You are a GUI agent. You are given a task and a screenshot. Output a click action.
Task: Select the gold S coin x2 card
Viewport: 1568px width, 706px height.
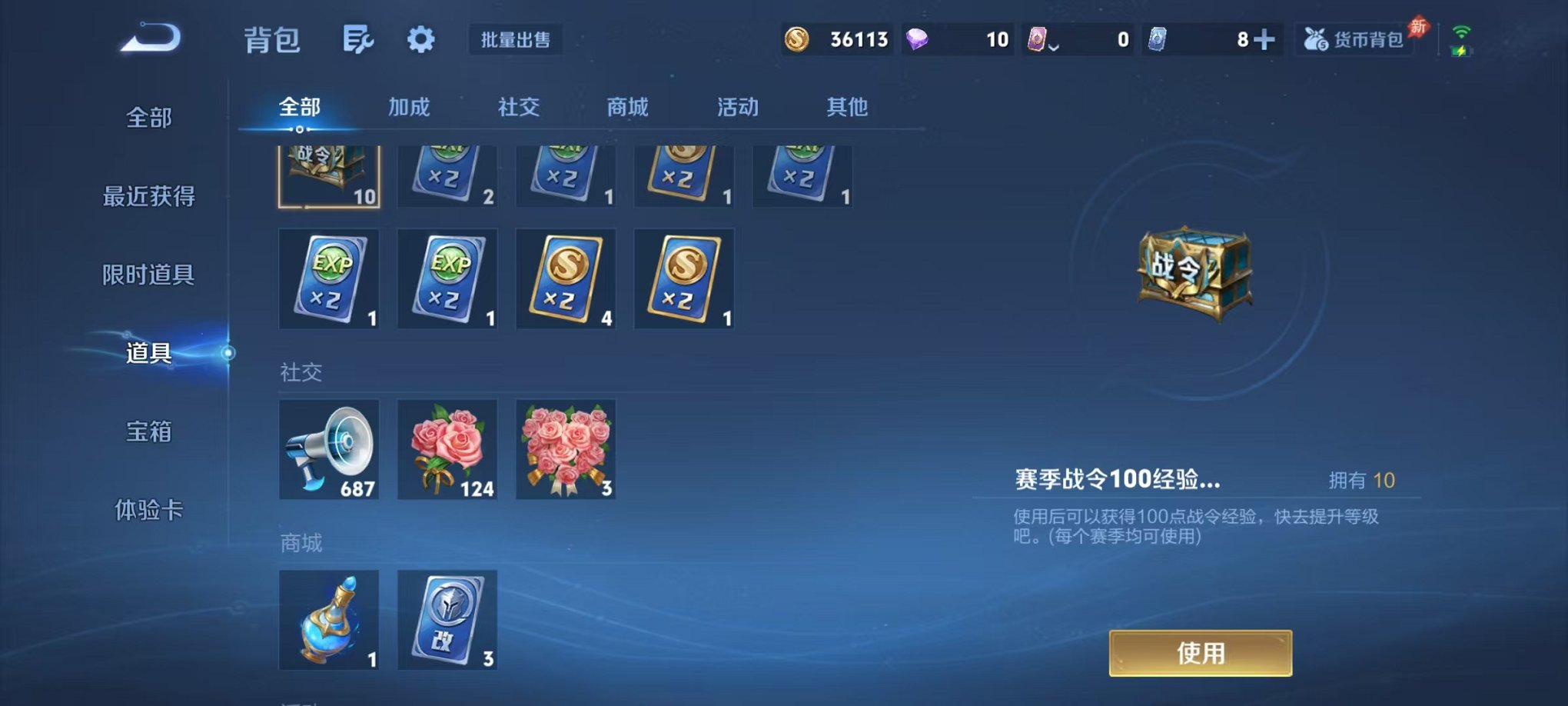566,278
